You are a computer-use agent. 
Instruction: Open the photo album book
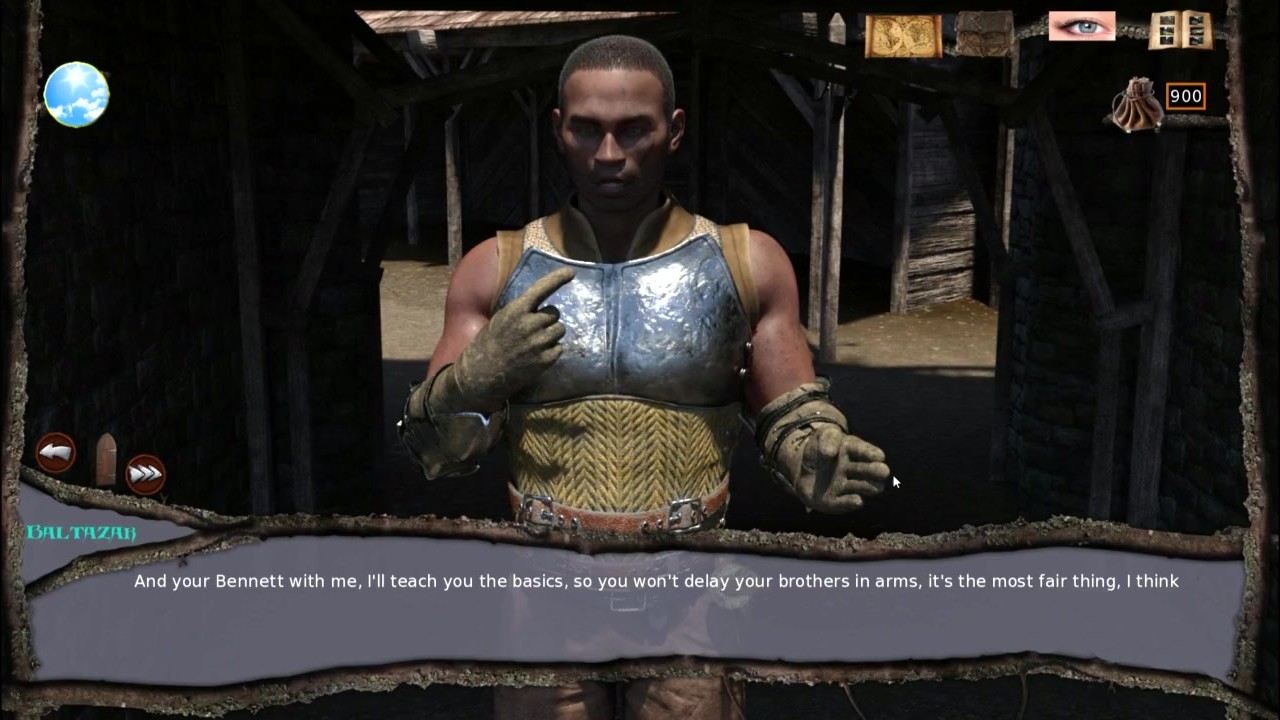pos(1180,31)
